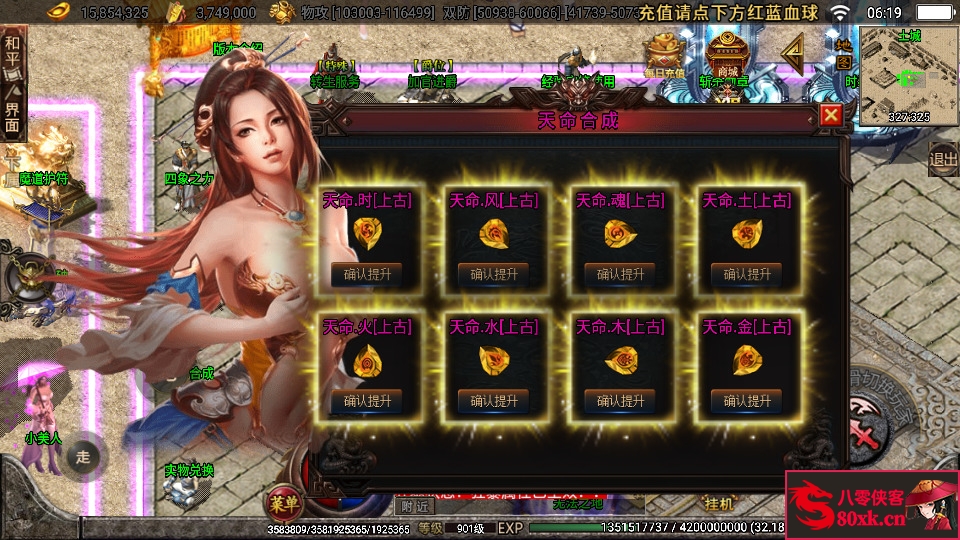Close the 天命合成 window
Screen dimensions: 960x540
(830, 115)
